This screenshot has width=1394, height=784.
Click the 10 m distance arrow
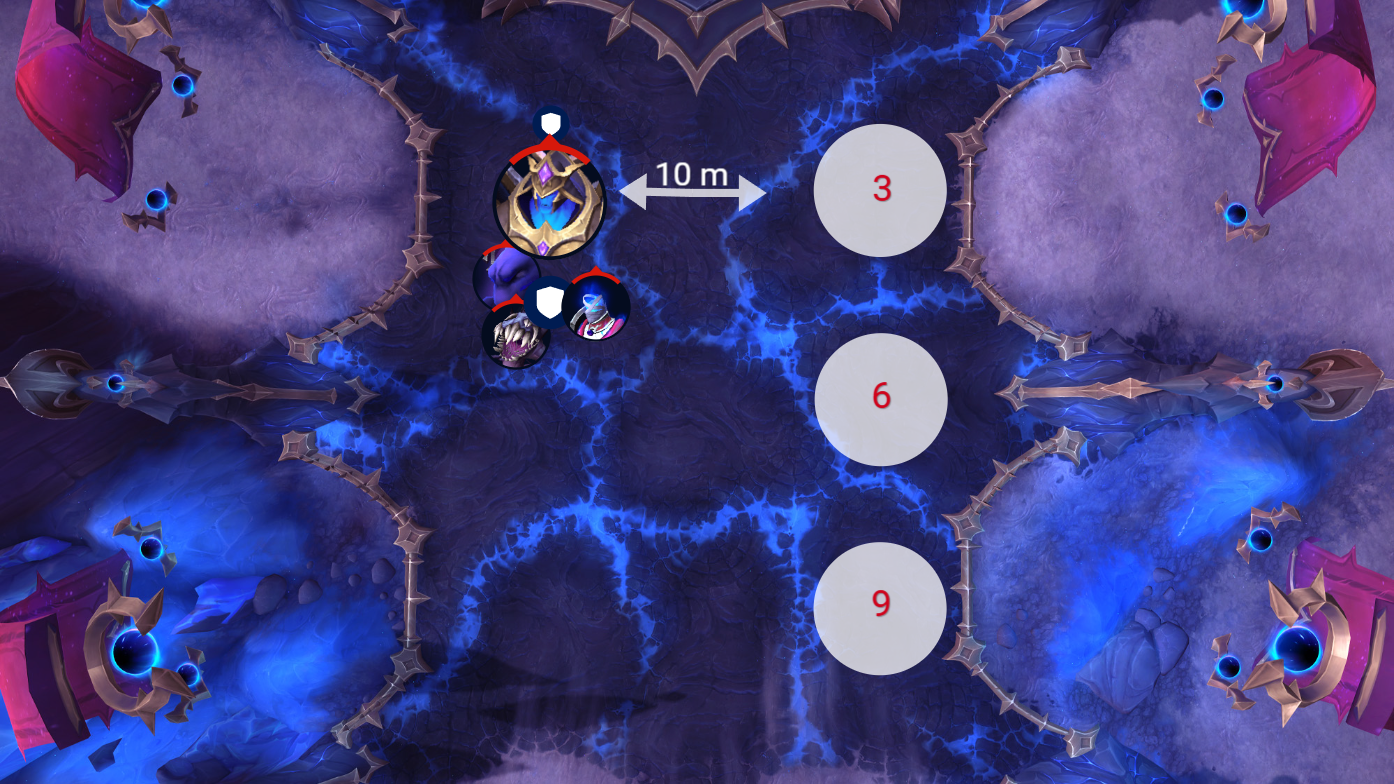(692, 191)
